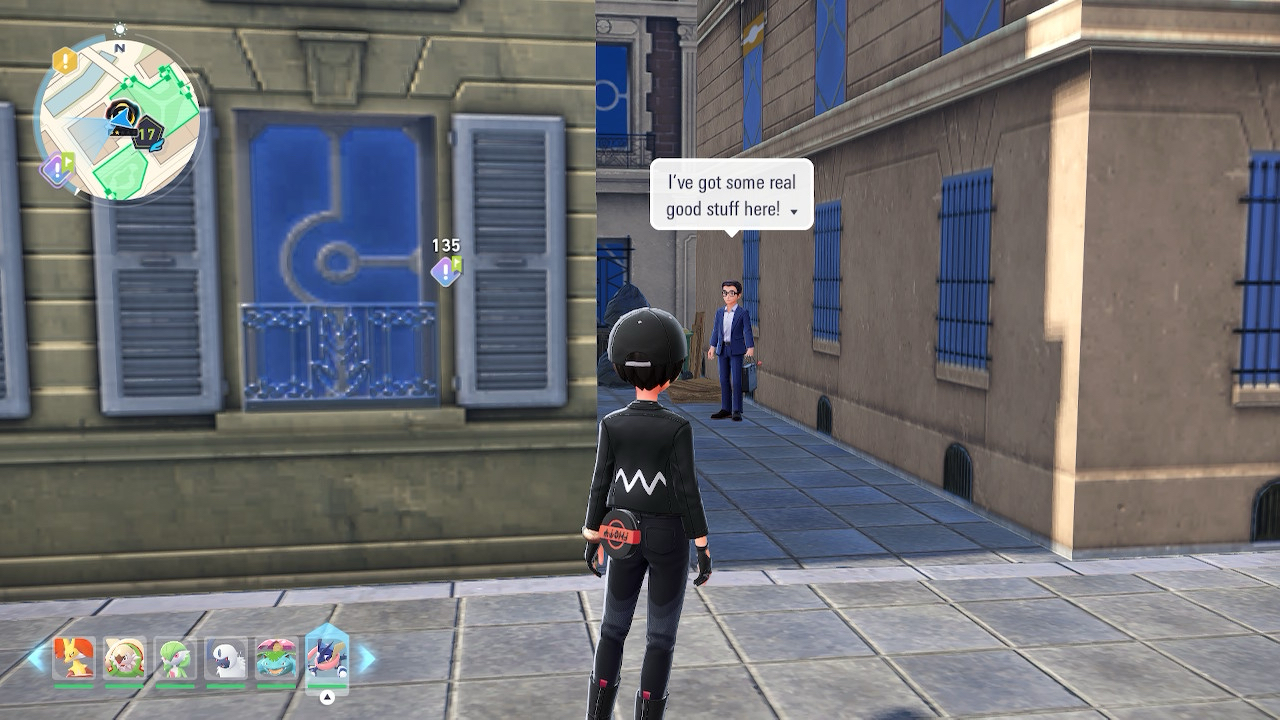Viewport: 1280px width, 720px height.
Task: Cycle party left with the blue arrow
Action: (x=37, y=658)
